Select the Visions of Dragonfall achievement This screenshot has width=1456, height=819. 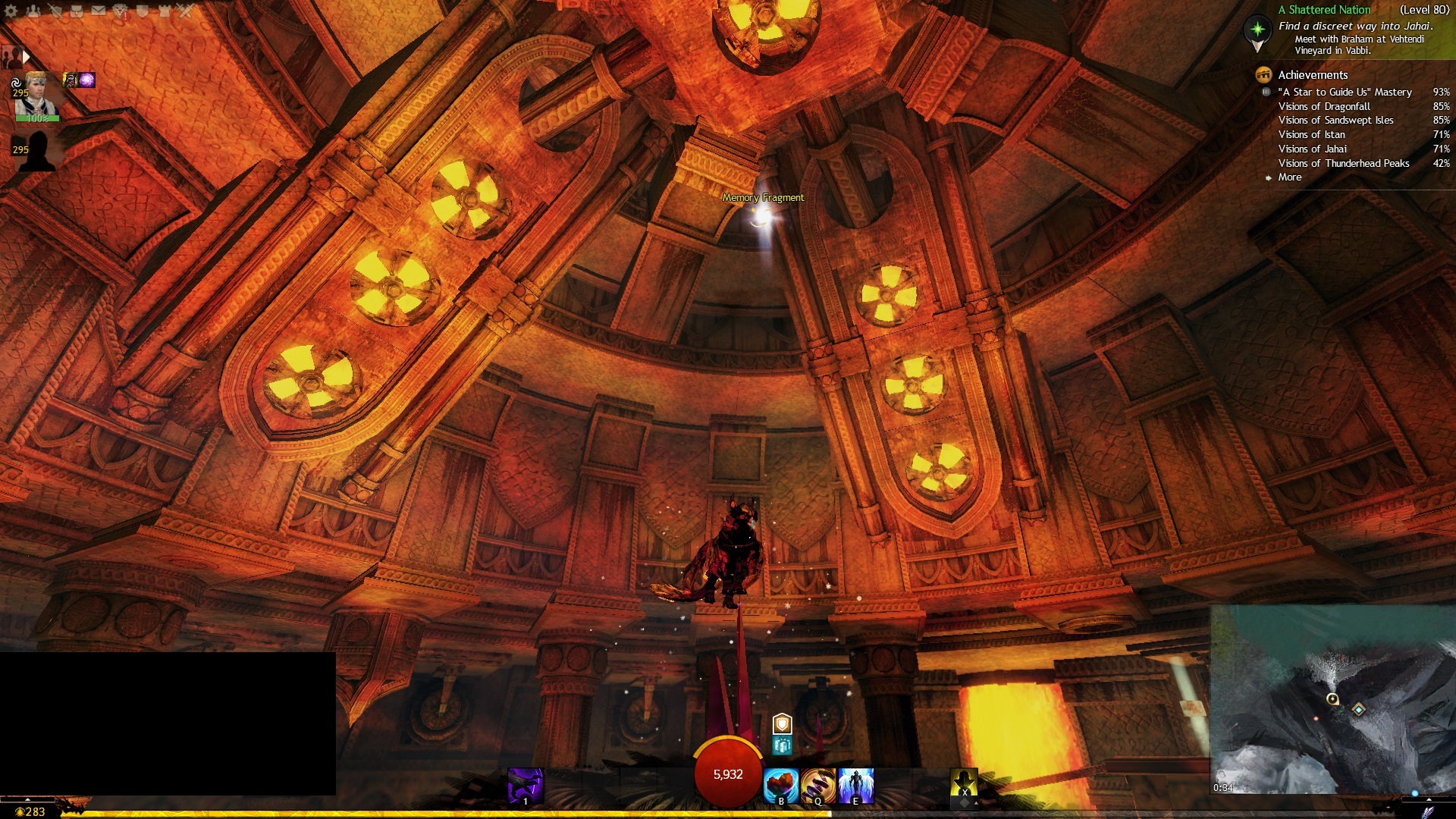click(1324, 106)
